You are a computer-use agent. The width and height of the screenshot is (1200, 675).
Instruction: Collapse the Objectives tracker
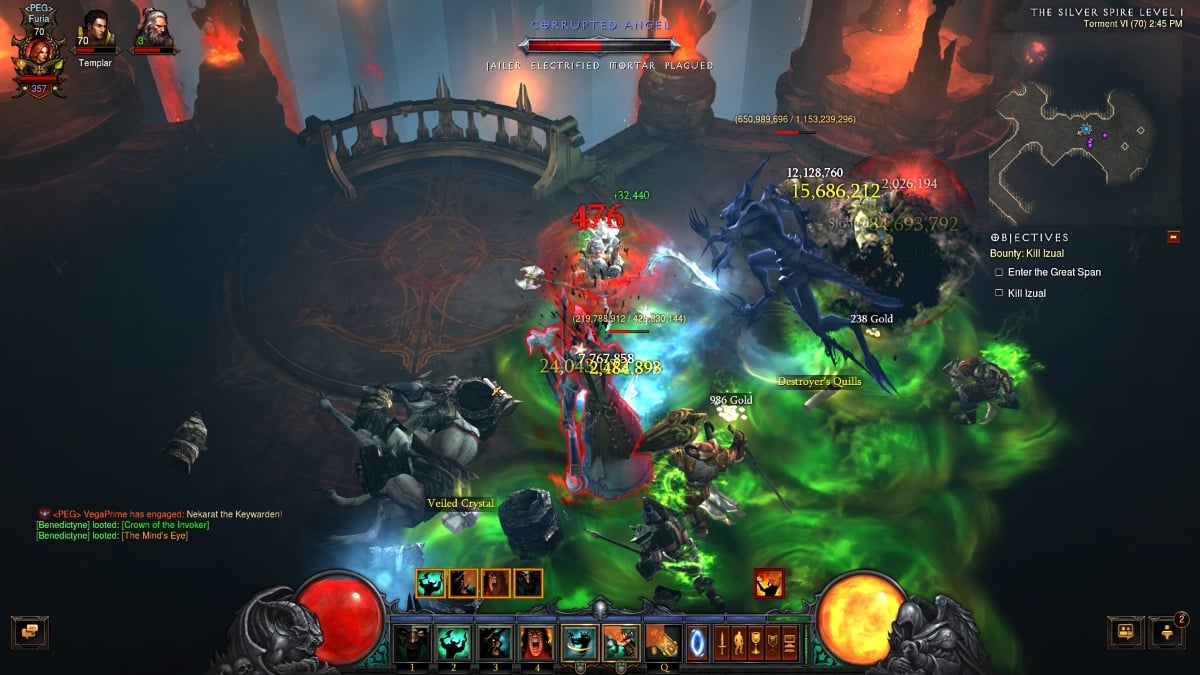pyautogui.click(x=1174, y=237)
